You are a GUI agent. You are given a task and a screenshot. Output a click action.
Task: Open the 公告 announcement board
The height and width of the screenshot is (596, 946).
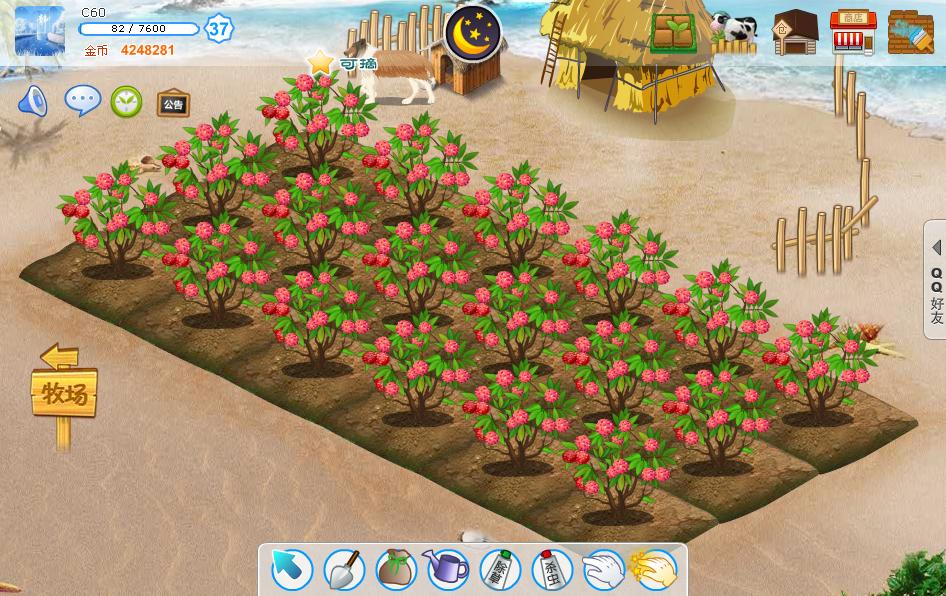172,103
